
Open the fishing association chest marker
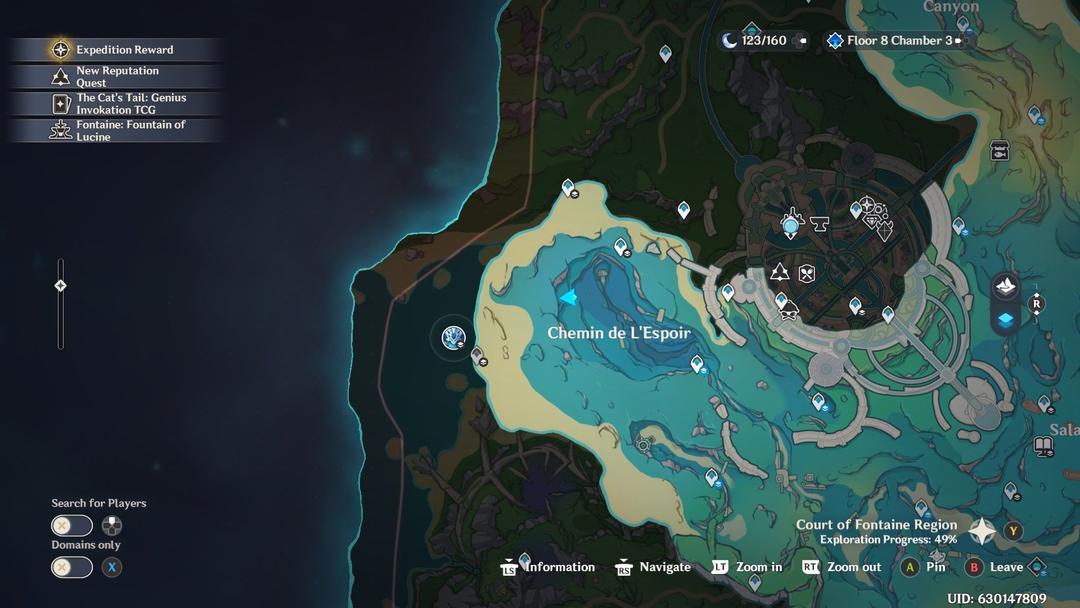click(999, 151)
